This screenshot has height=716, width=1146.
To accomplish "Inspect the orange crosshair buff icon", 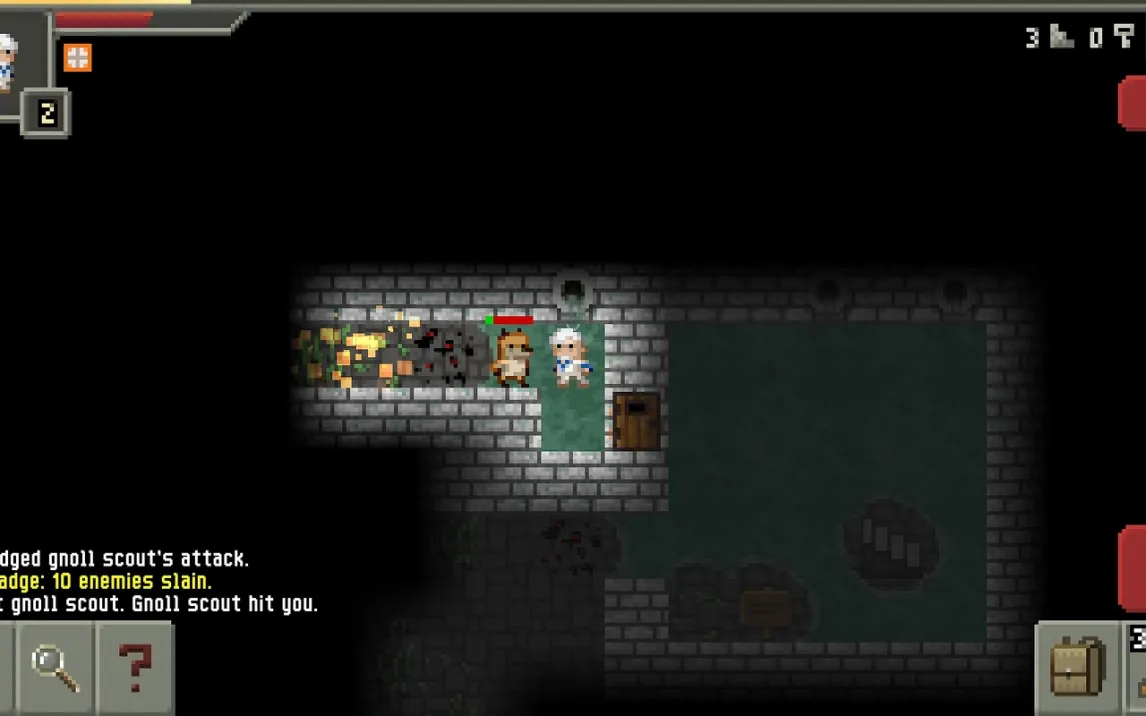I will tap(77, 57).
